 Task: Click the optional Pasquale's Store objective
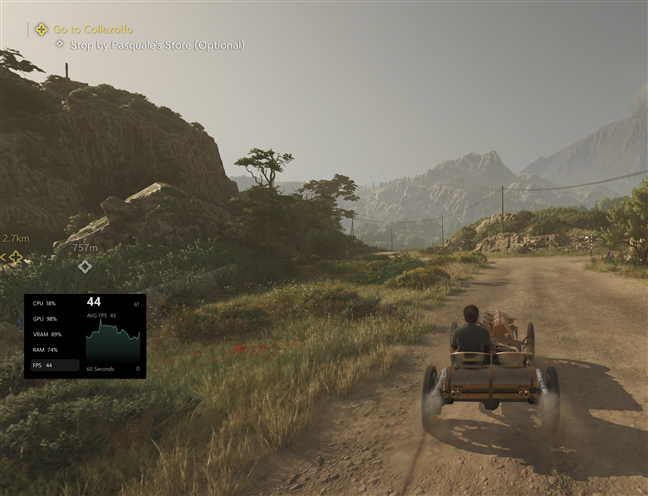(155, 45)
